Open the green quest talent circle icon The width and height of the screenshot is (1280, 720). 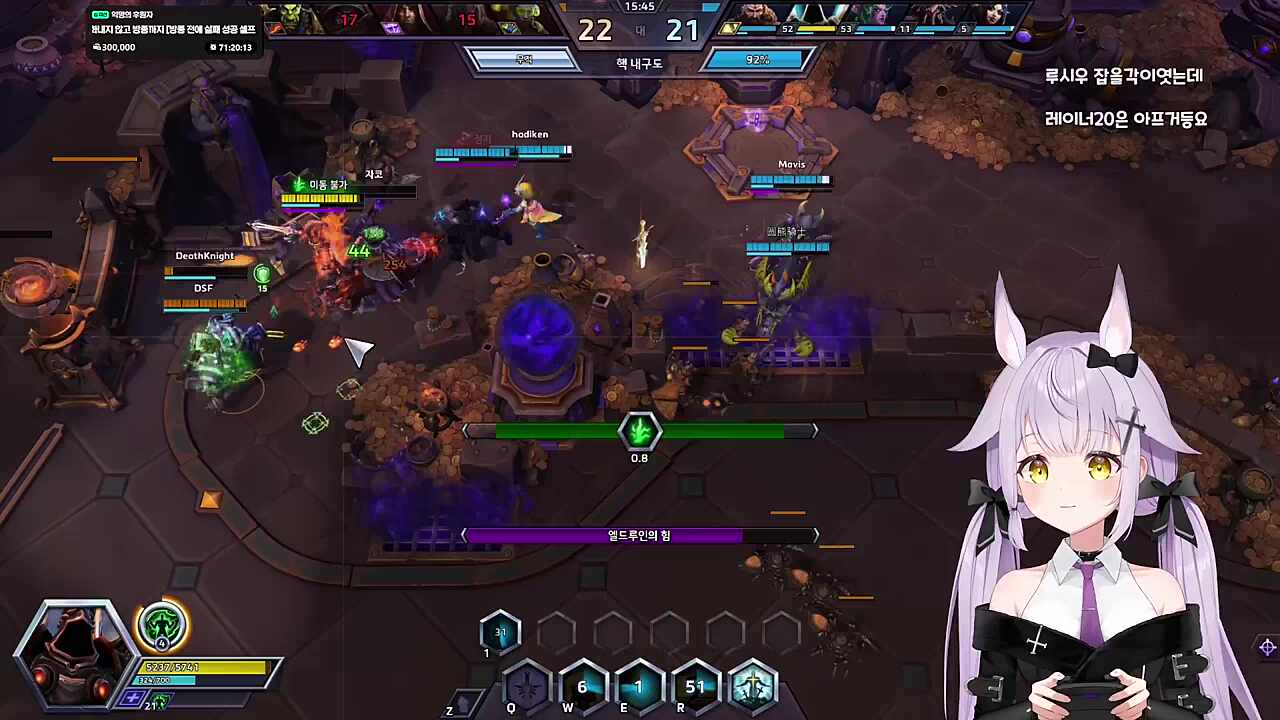tap(160, 627)
